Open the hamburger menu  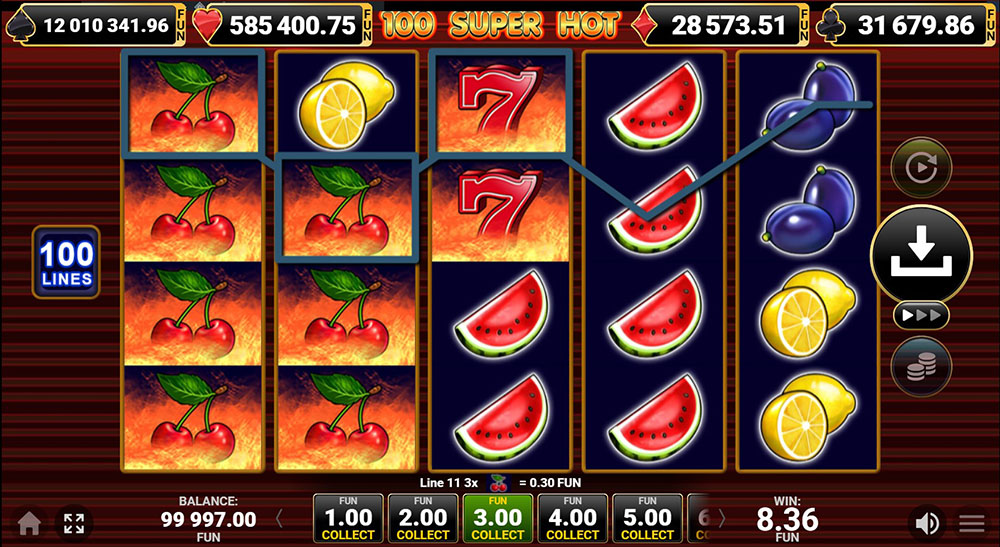click(972, 523)
